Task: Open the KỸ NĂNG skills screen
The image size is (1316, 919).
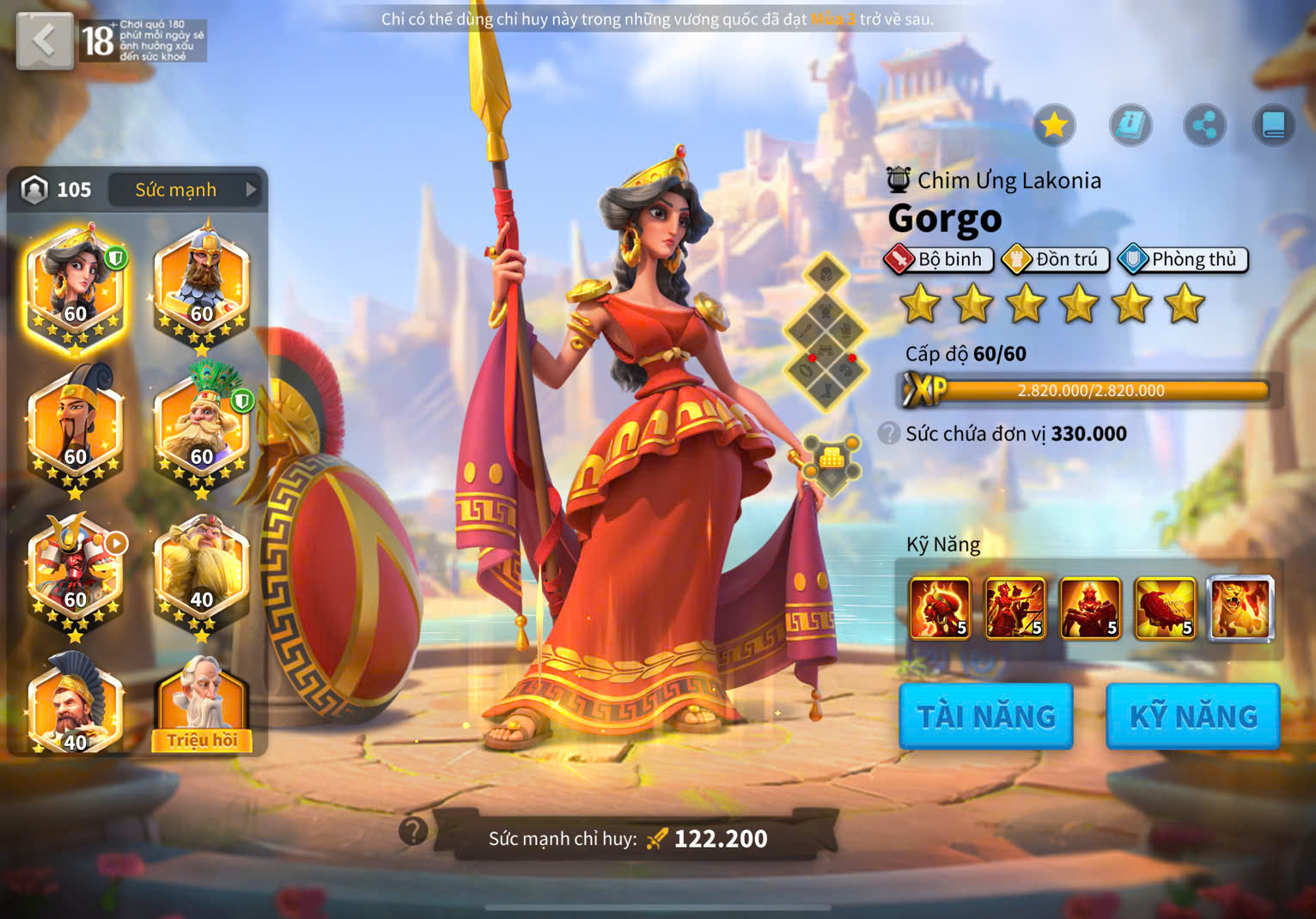Action: (x=1193, y=716)
